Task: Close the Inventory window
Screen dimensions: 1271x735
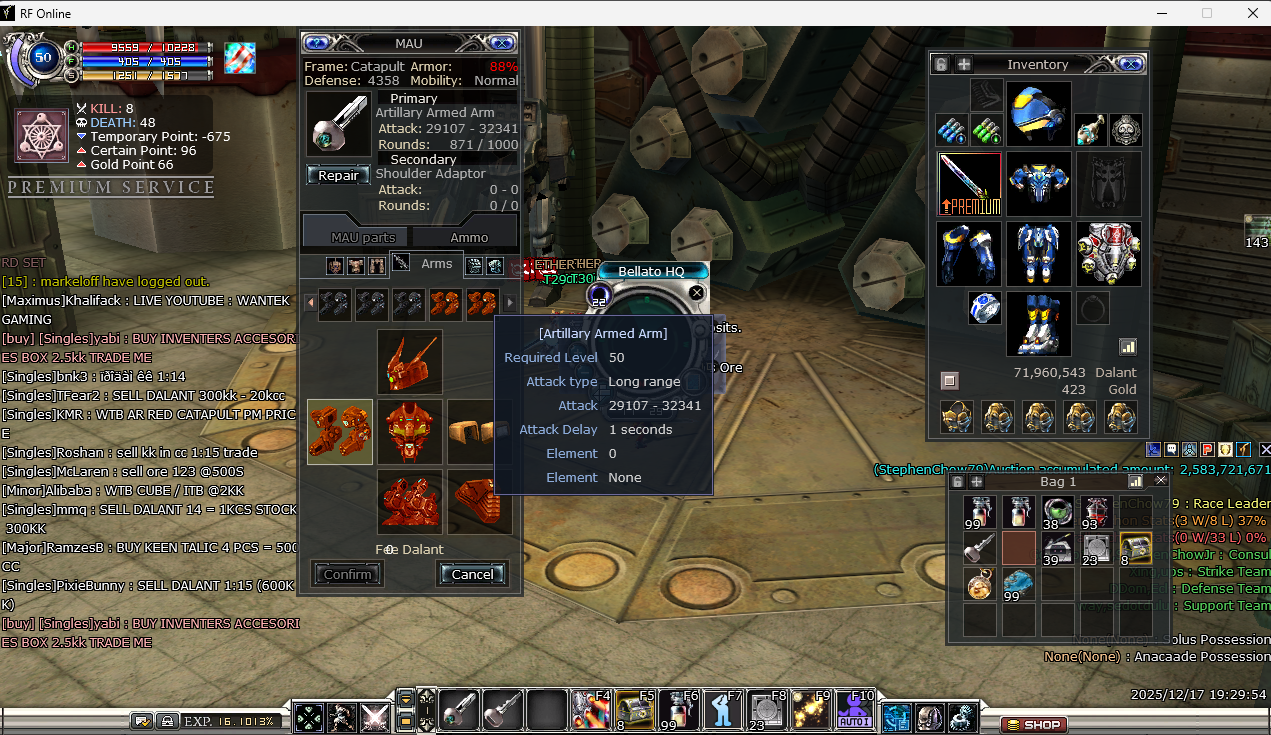Action: coord(1131,64)
